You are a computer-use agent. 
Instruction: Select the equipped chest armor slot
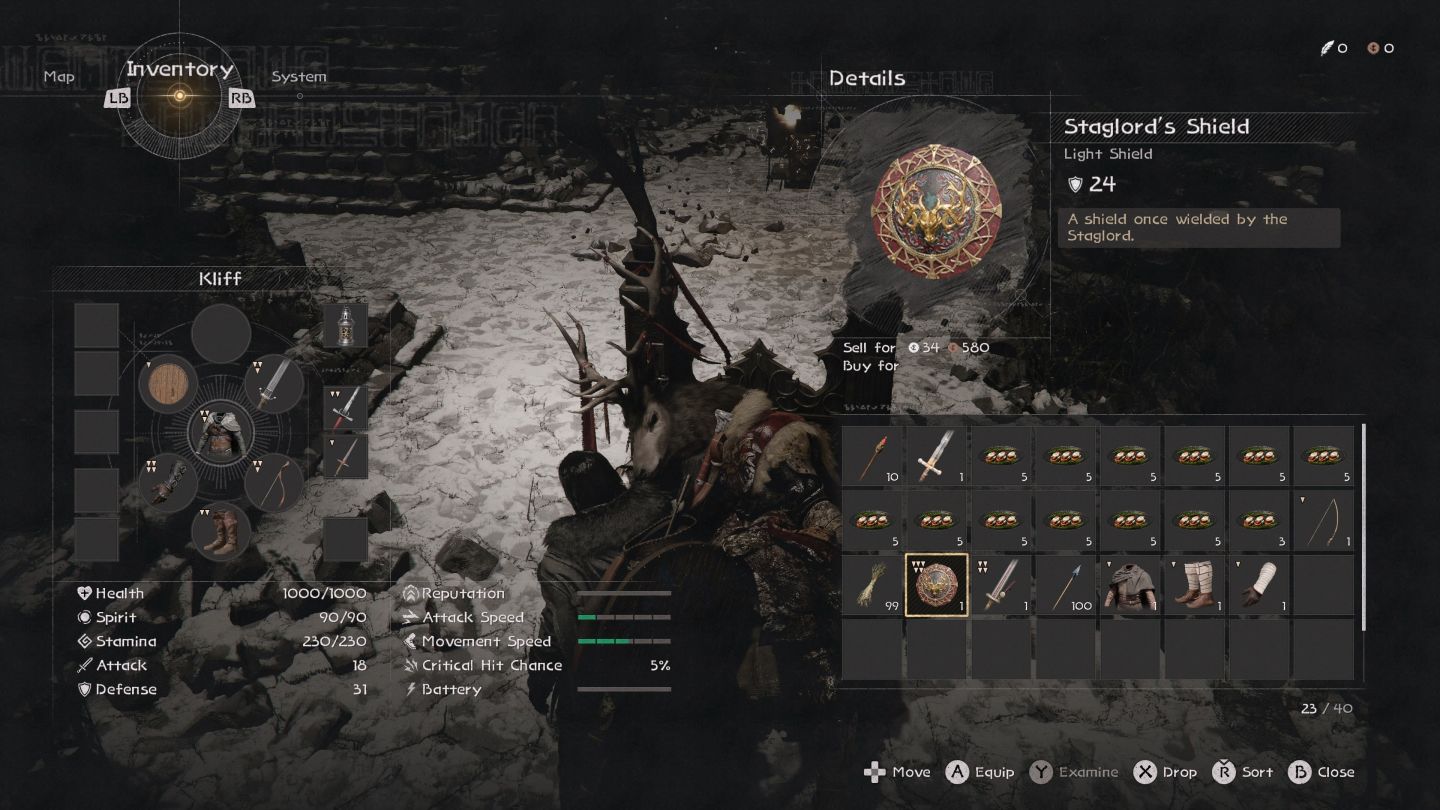221,433
